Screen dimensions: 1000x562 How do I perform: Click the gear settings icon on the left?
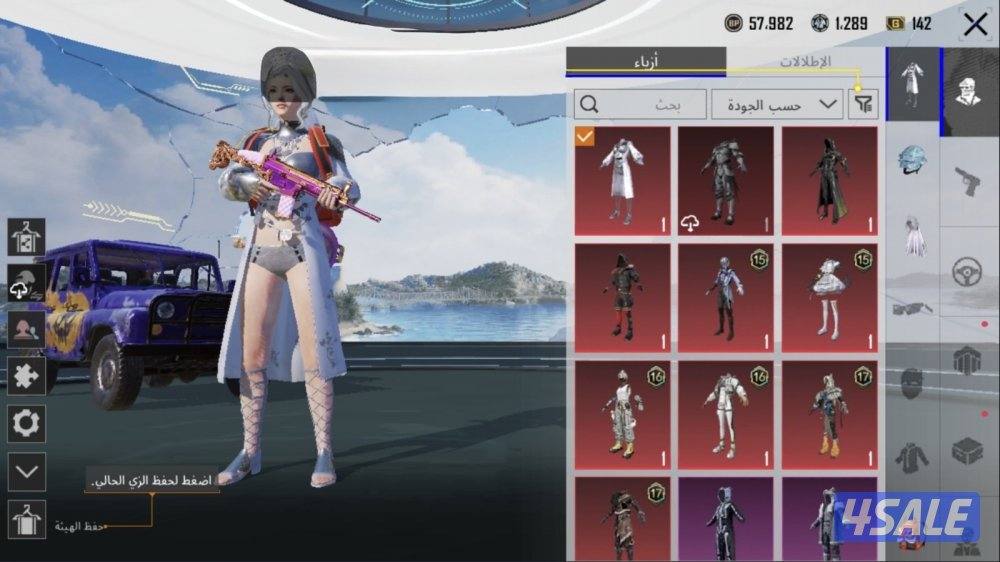click(x=26, y=423)
